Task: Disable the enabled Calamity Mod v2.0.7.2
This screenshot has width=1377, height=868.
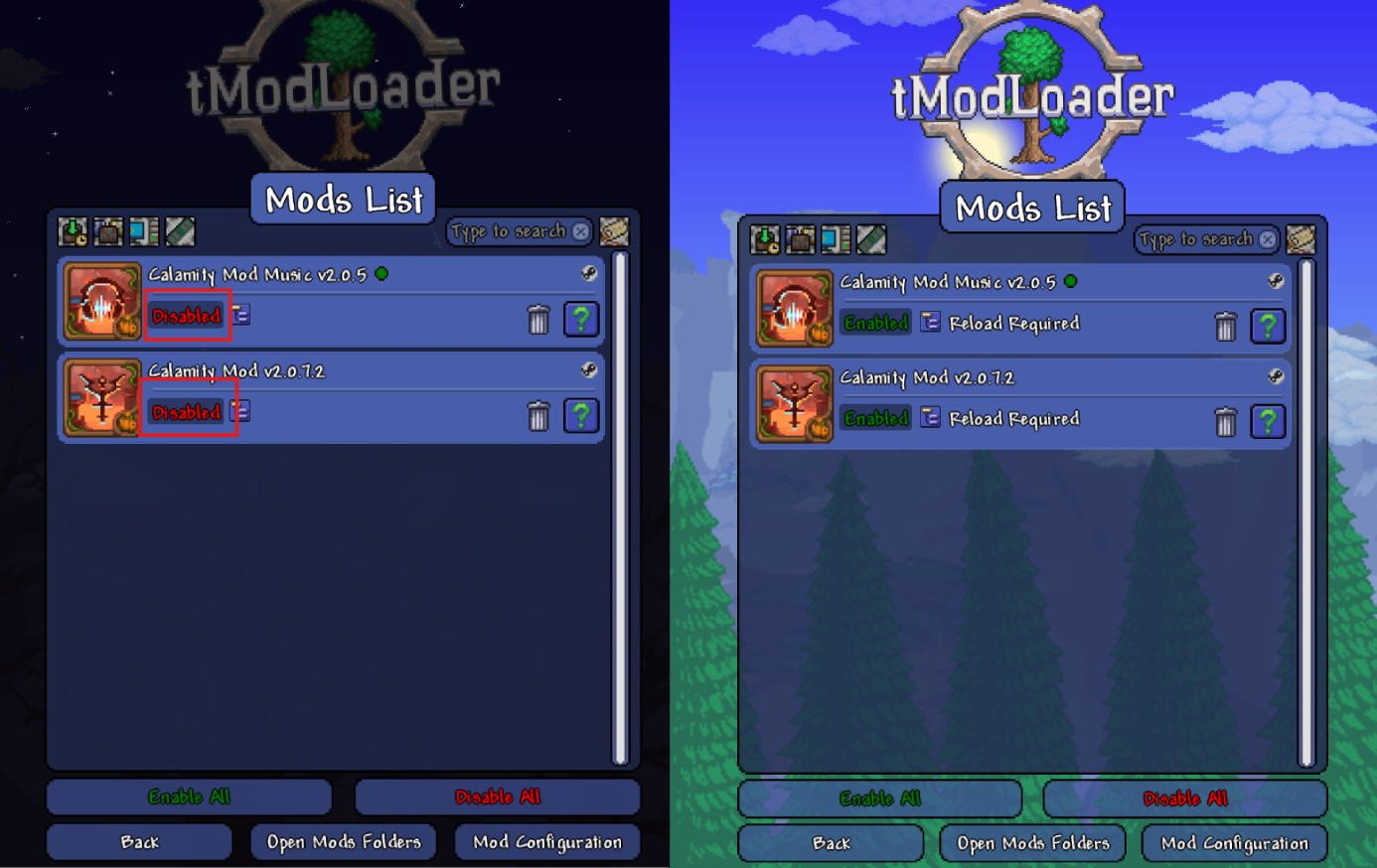Action: tap(874, 418)
